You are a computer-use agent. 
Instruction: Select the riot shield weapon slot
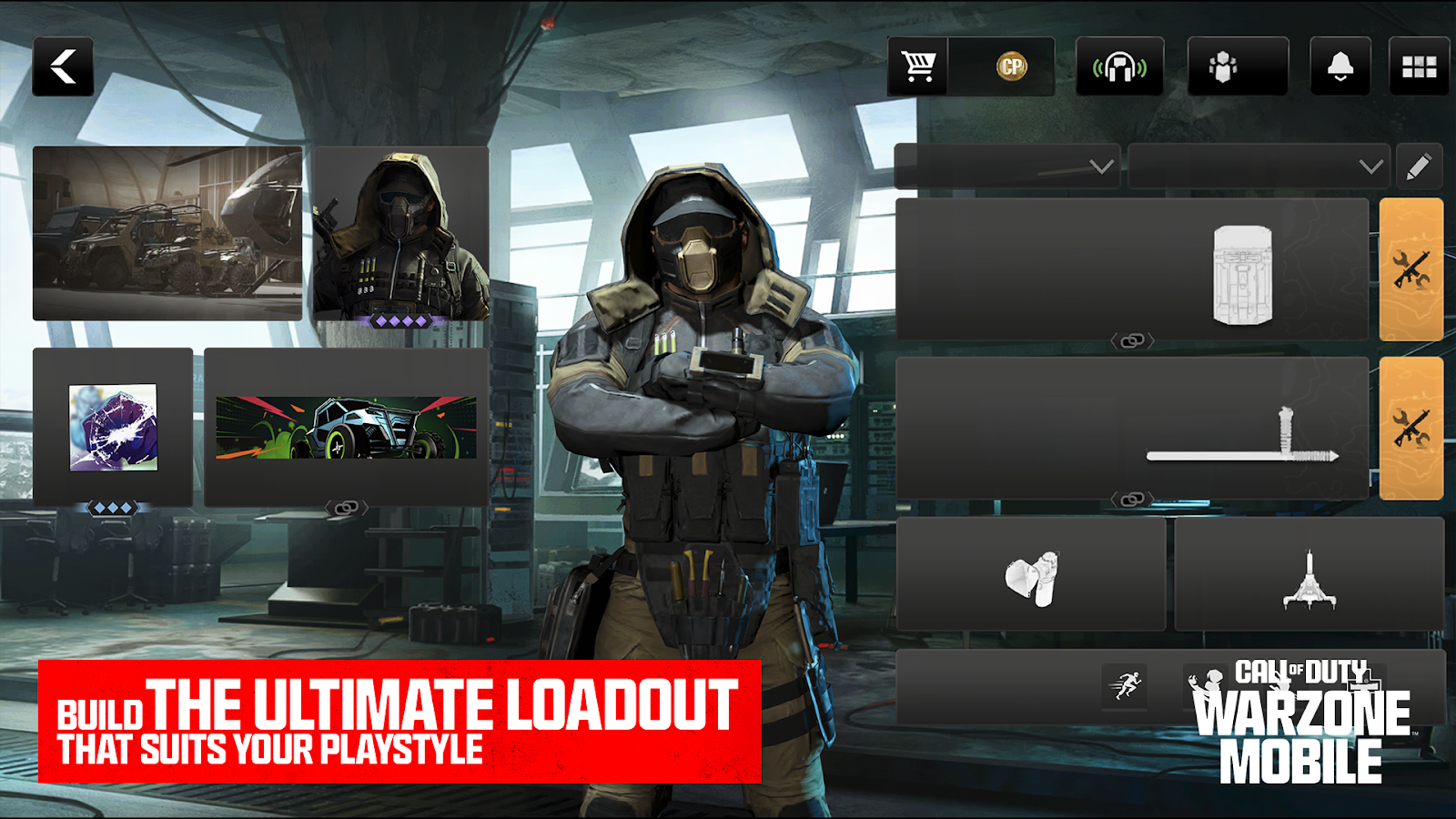tap(1131, 269)
